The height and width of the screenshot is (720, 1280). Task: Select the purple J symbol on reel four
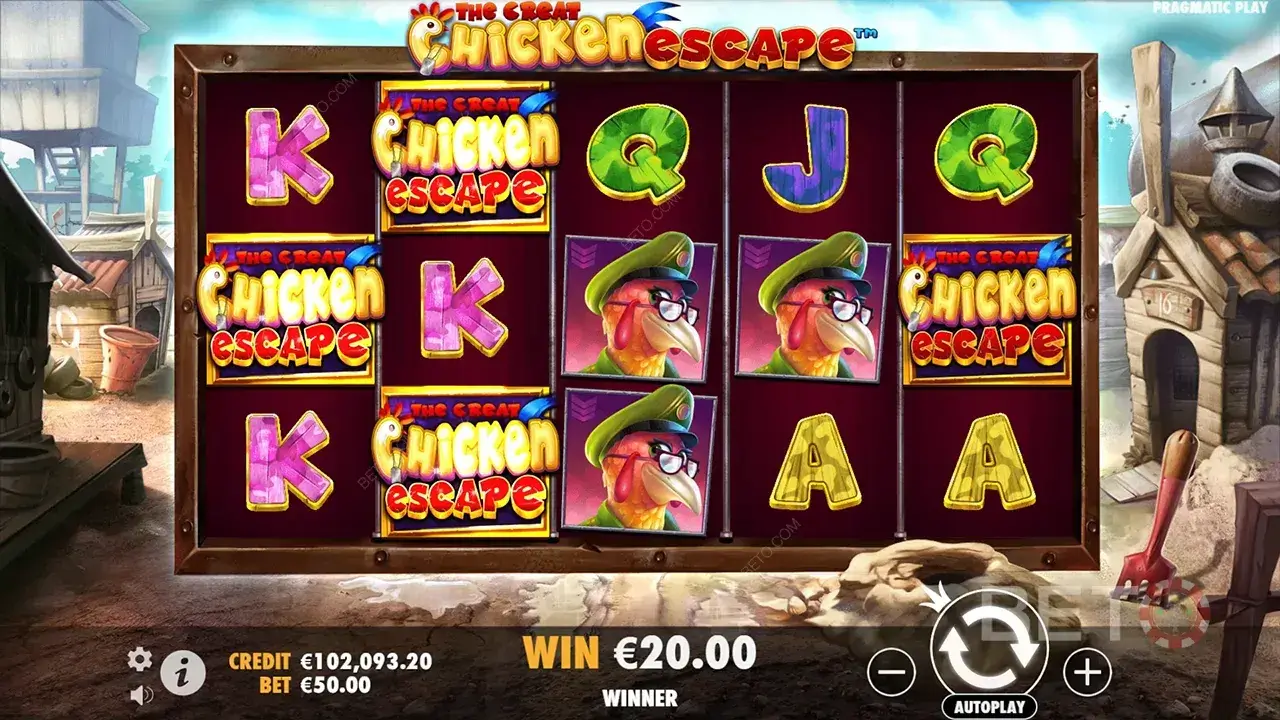point(810,152)
